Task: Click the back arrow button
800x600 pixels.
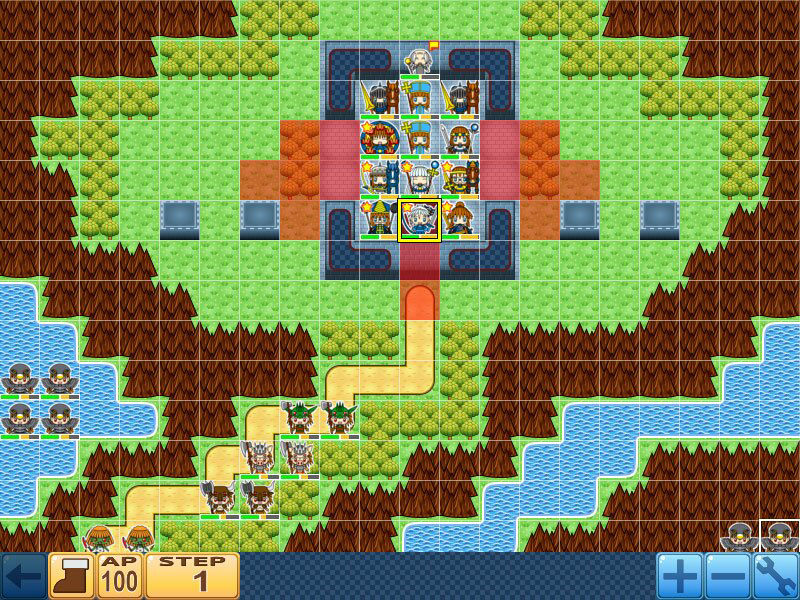Action: tap(22, 576)
